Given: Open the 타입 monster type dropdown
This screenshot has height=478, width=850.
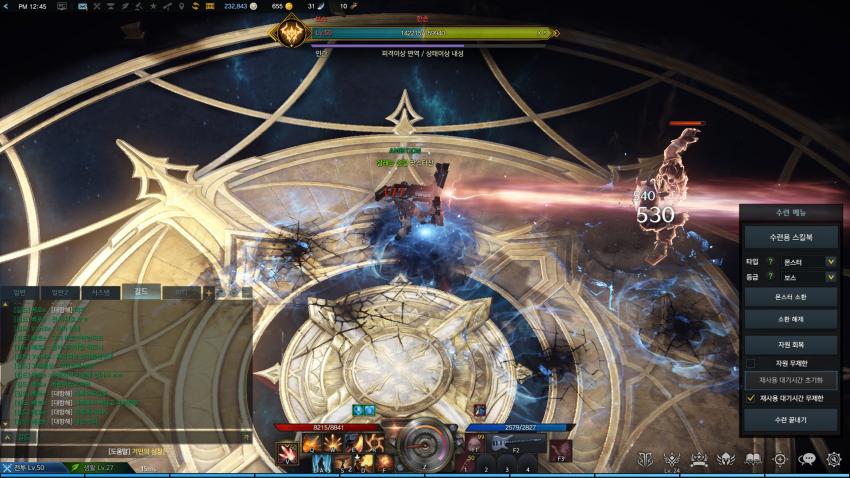Looking at the screenshot, I should pyautogui.click(x=830, y=261).
